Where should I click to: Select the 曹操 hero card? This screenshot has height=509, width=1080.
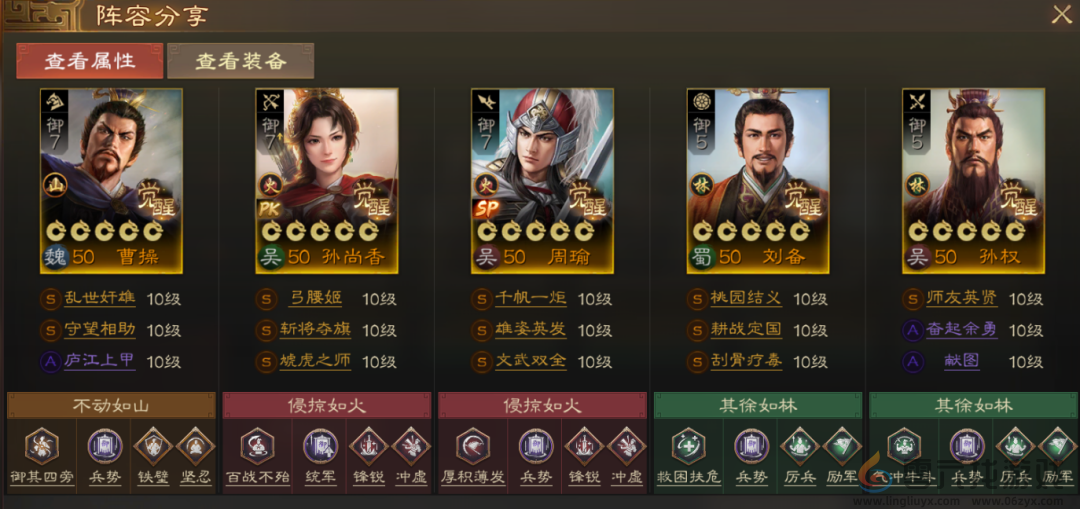tap(111, 180)
